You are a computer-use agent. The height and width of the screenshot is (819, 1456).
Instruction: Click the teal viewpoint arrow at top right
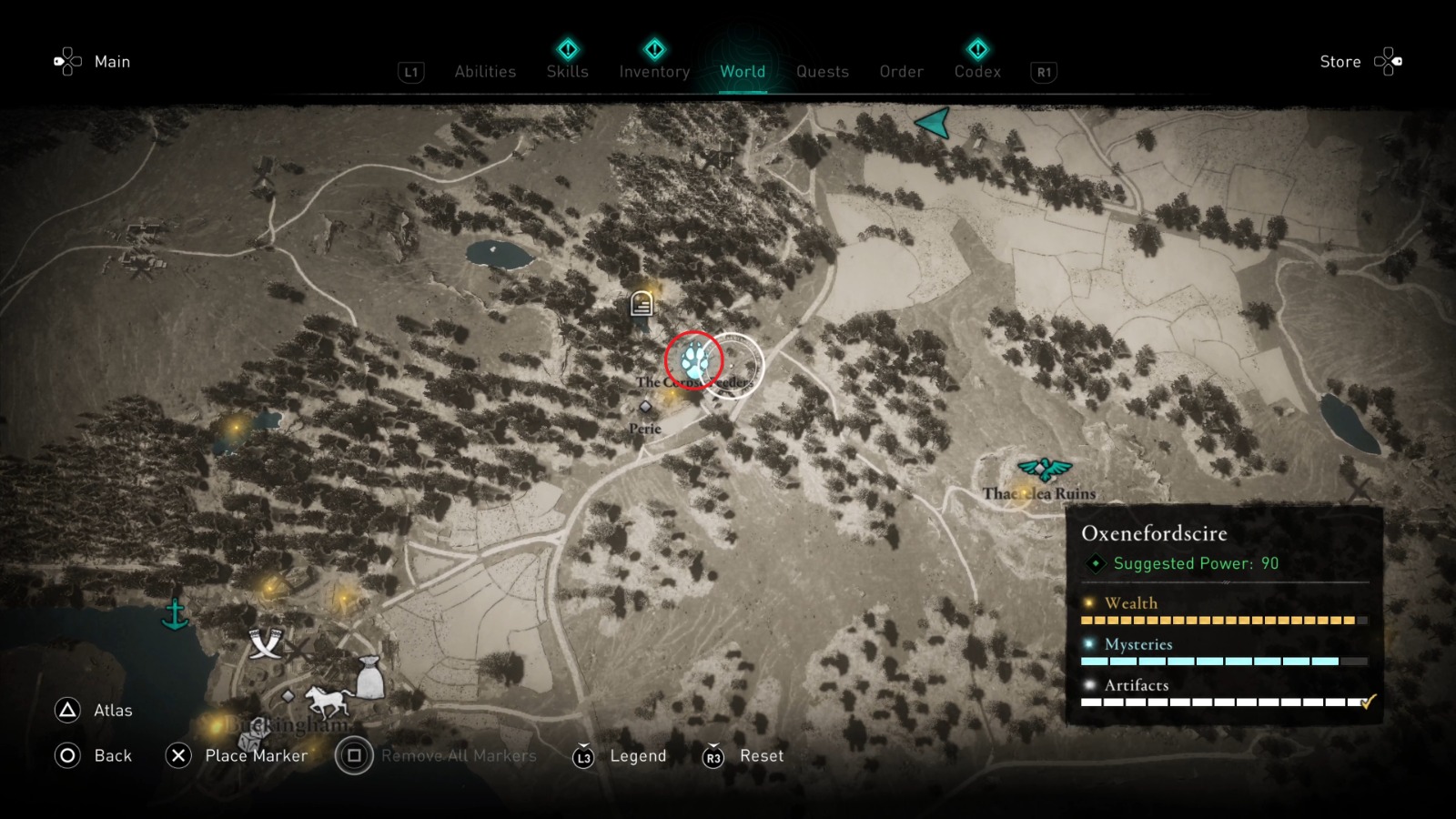[x=935, y=124]
